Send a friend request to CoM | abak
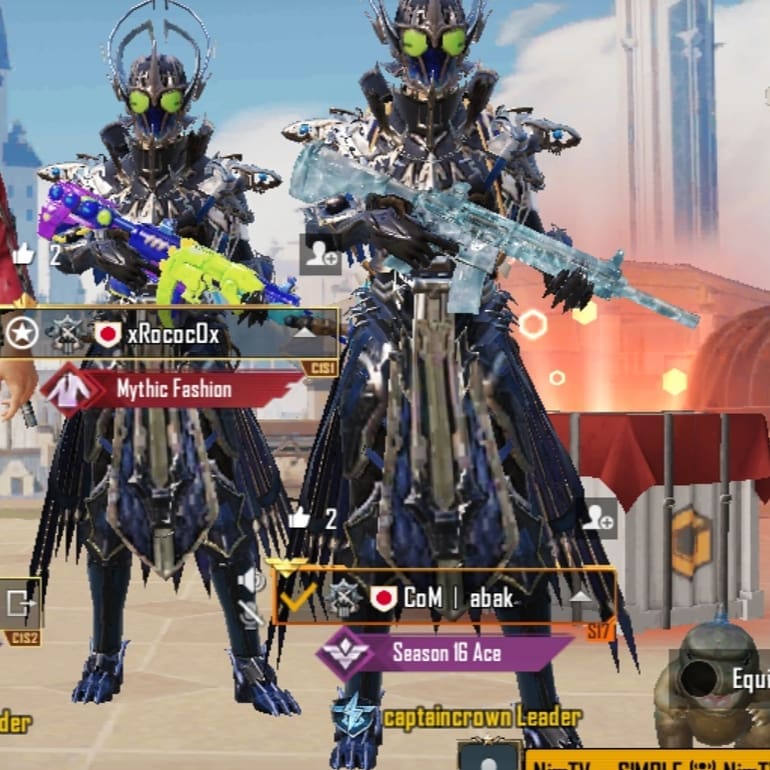770x770 pixels. pos(598,518)
